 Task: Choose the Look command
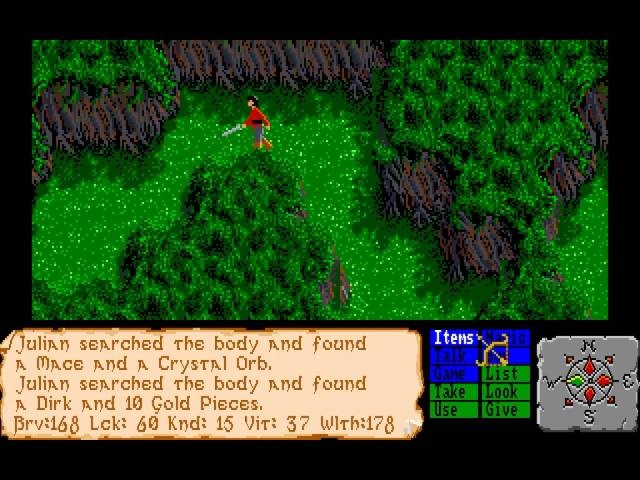pyautogui.click(x=503, y=392)
